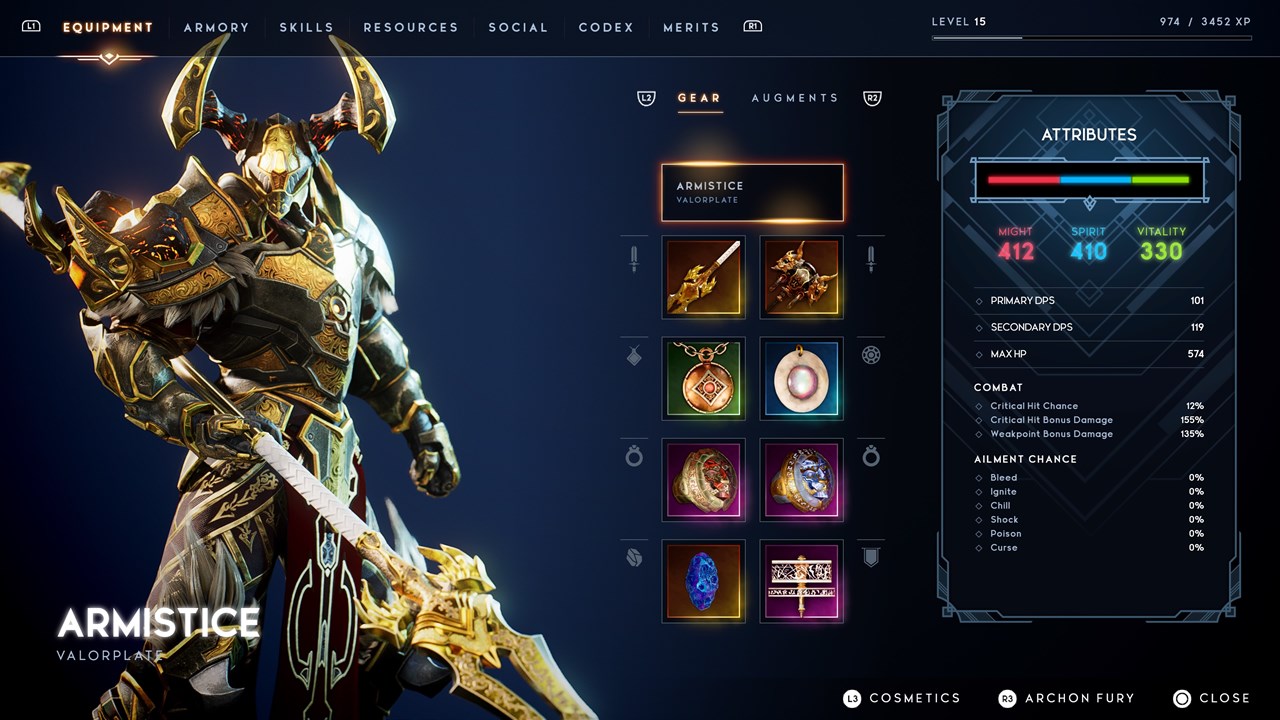Select the red gem ring slot

[x=703, y=480]
